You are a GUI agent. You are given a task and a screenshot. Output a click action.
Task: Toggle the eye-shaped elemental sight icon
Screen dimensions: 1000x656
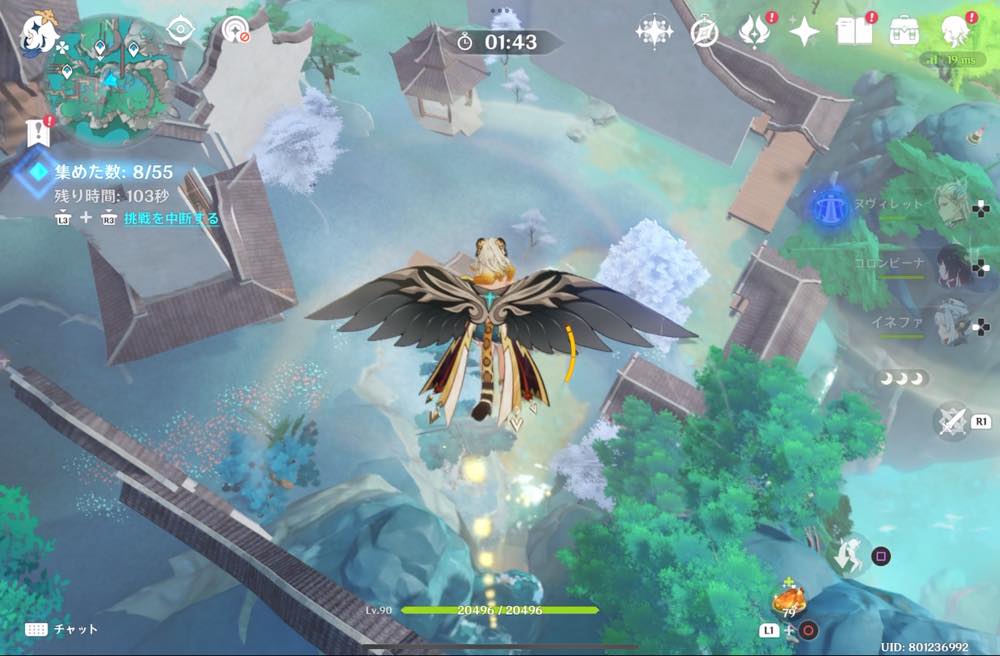(181, 28)
